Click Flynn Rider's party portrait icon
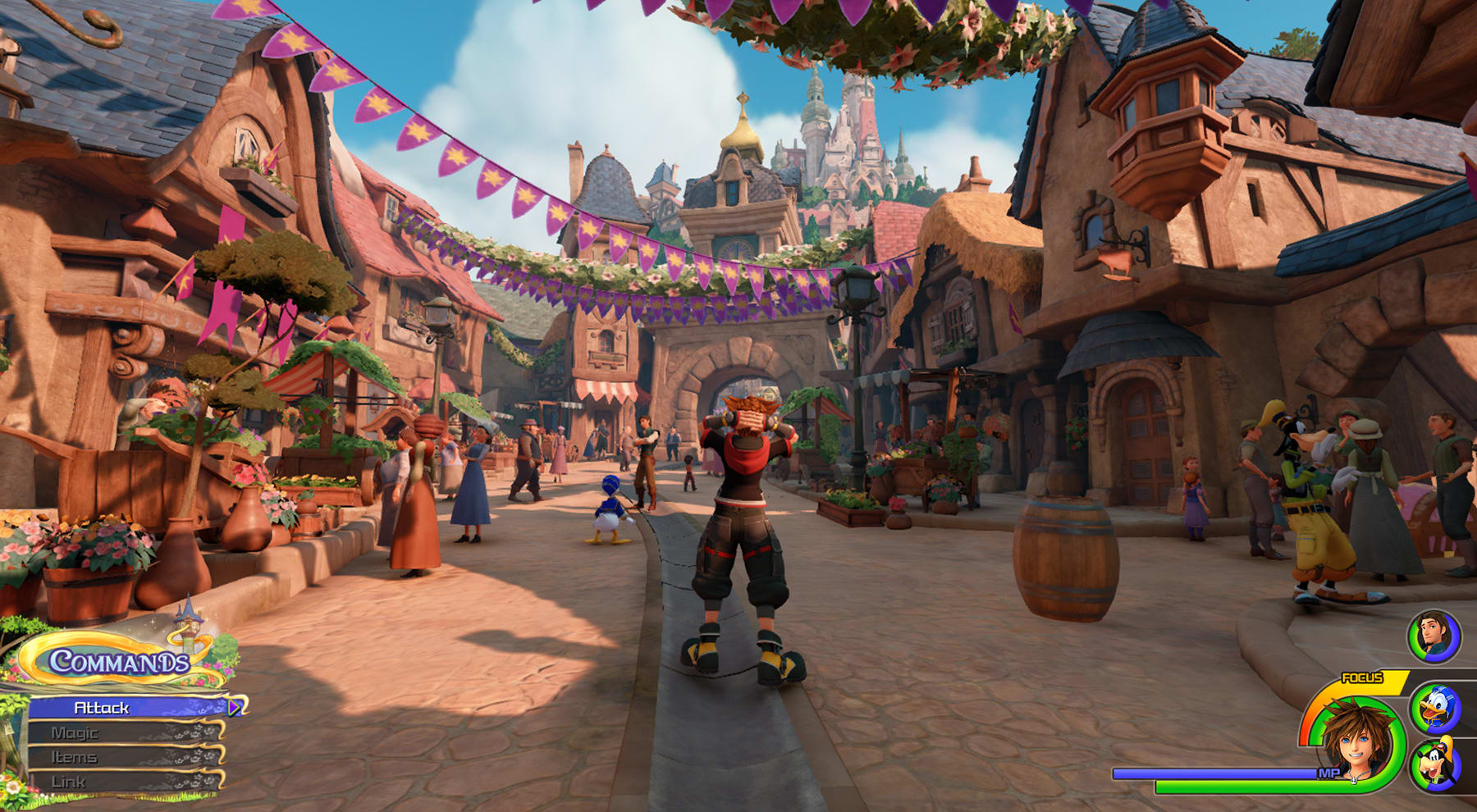Image resolution: width=1477 pixels, height=812 pixels. tap(1434, 636)
